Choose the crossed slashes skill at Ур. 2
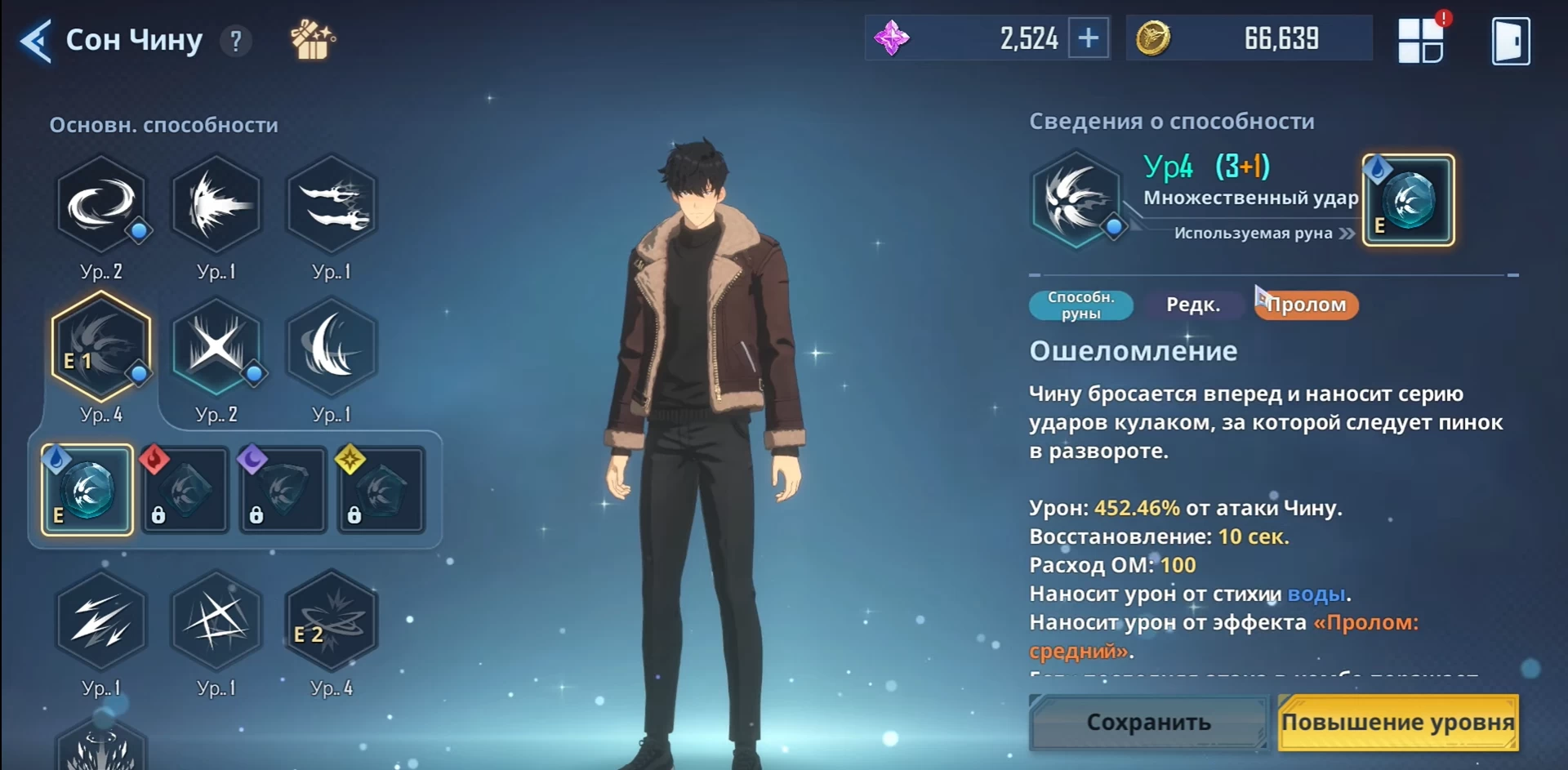 [216, 347]
